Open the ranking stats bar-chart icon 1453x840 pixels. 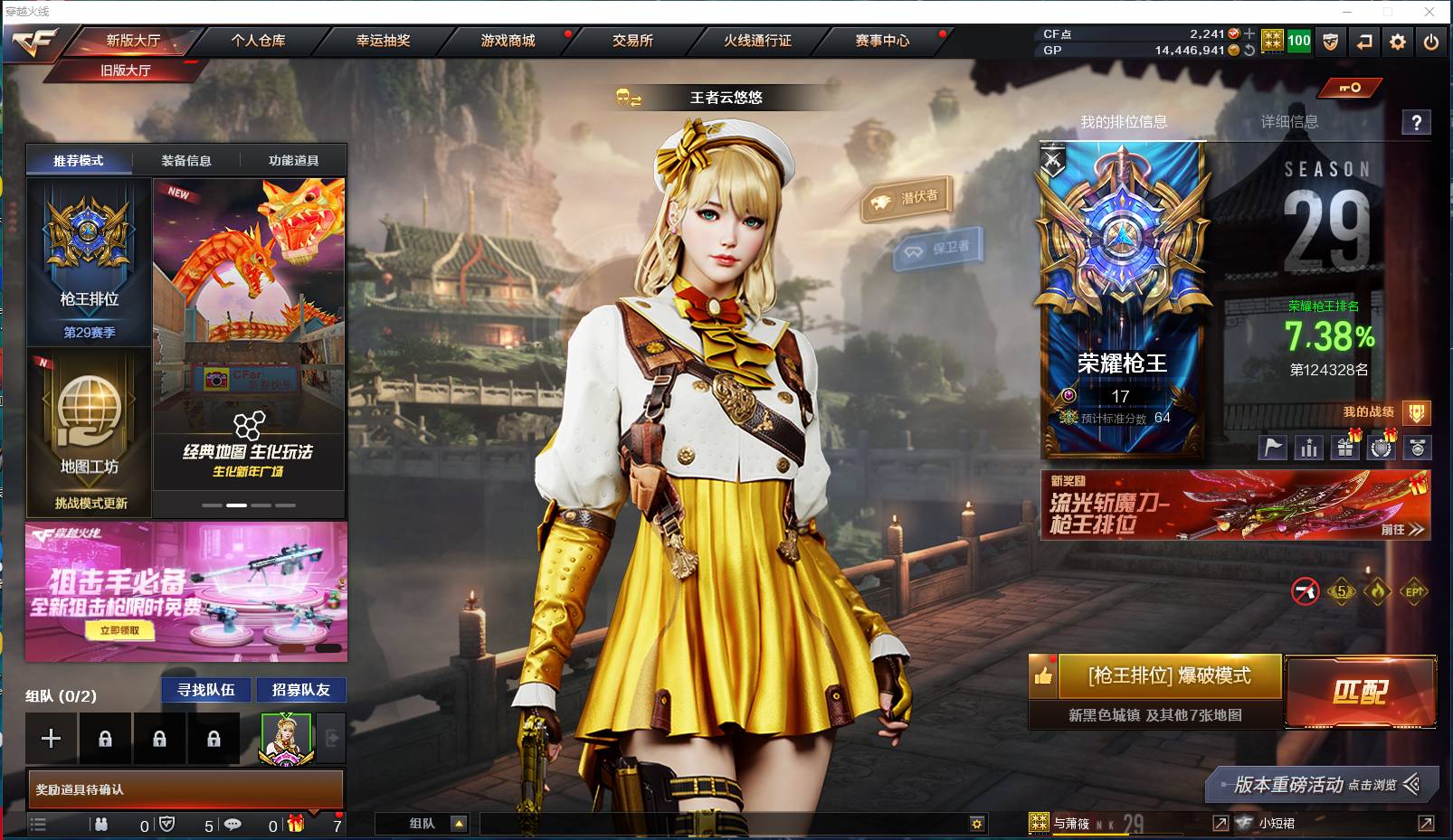click(1309, 447)
